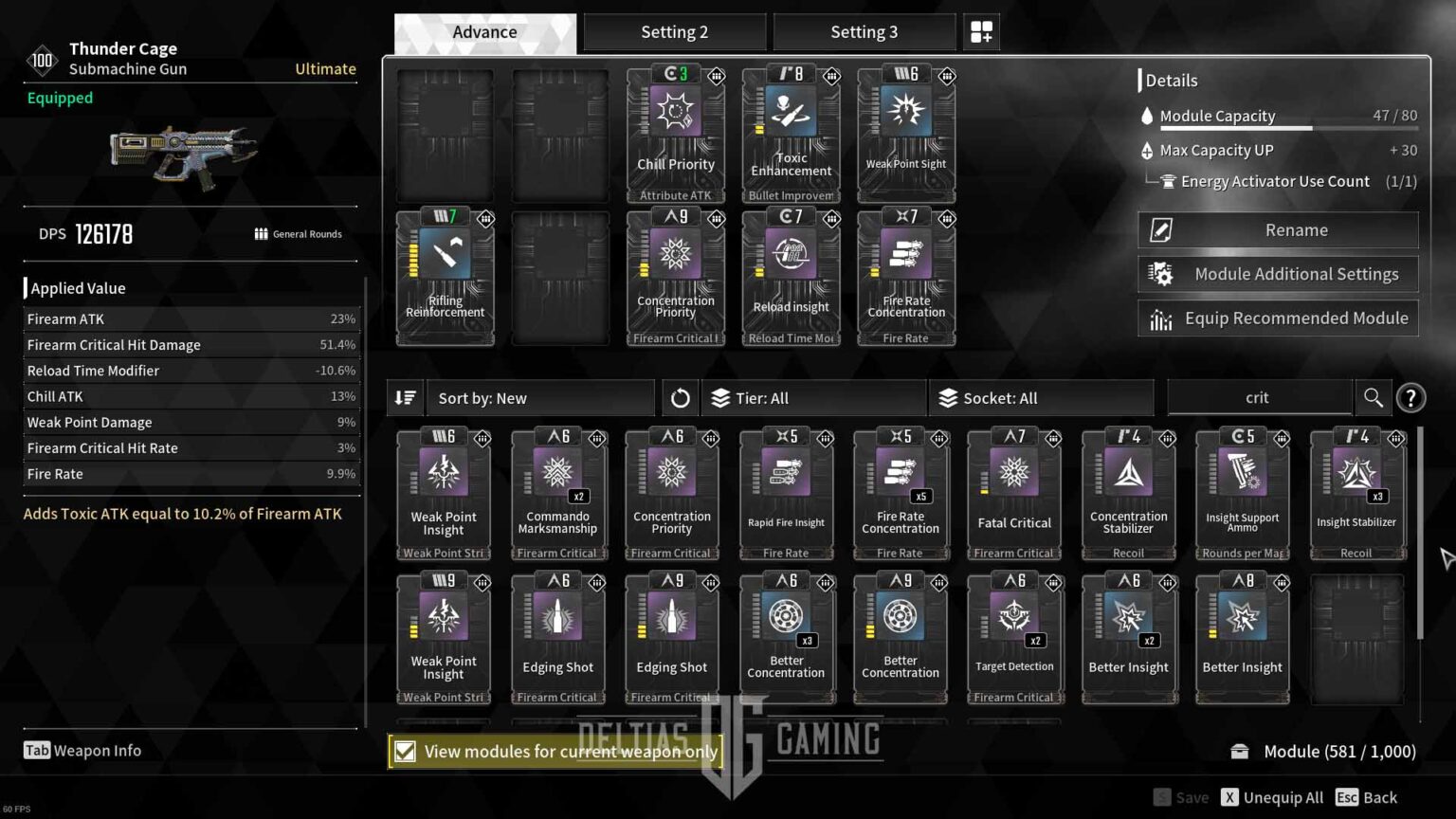Select the equipped Toxic Enhancement module
This screenshot has height=819, width=1456.
tap(791, 135)
